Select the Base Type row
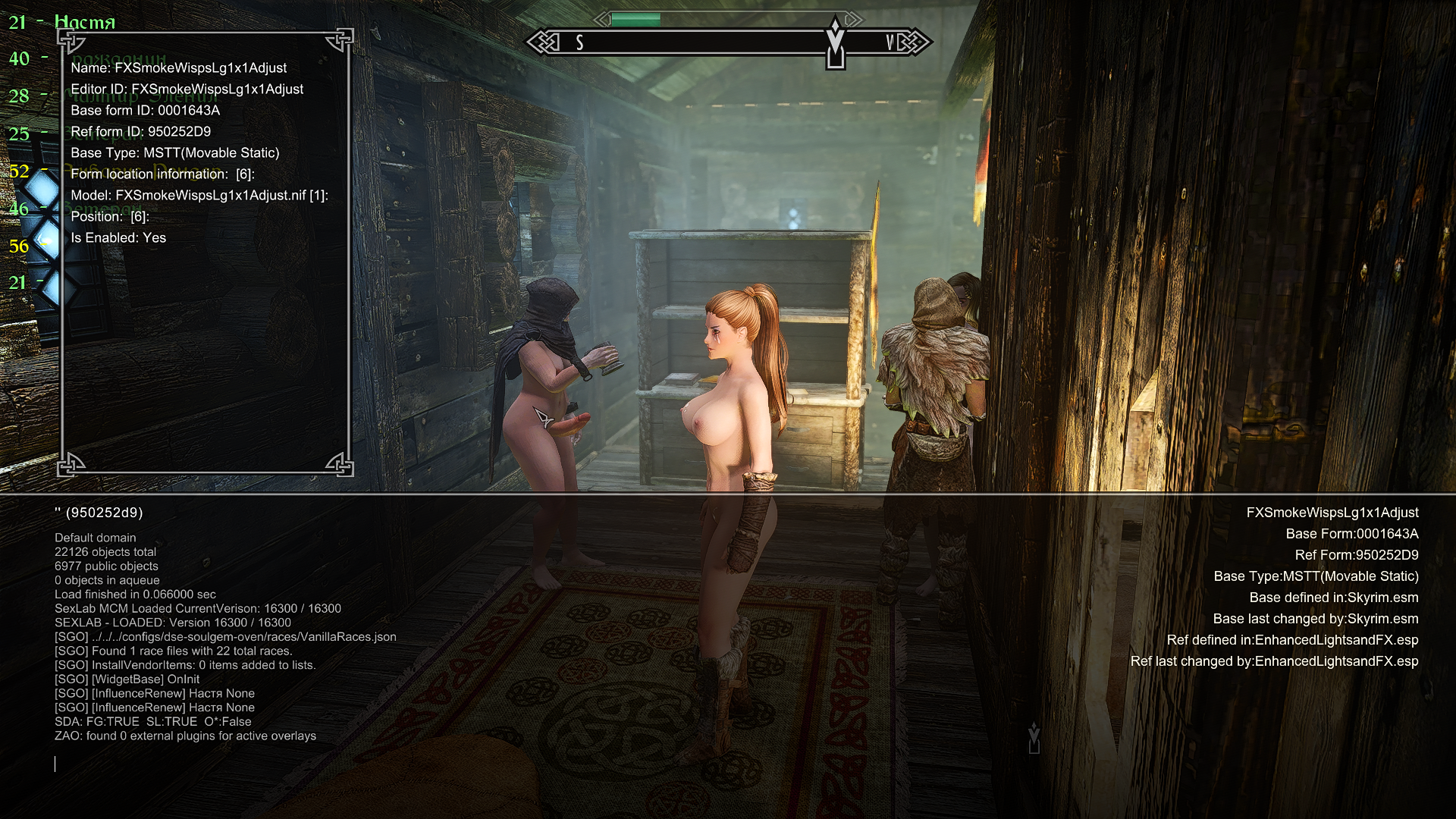 click(174, 153)
